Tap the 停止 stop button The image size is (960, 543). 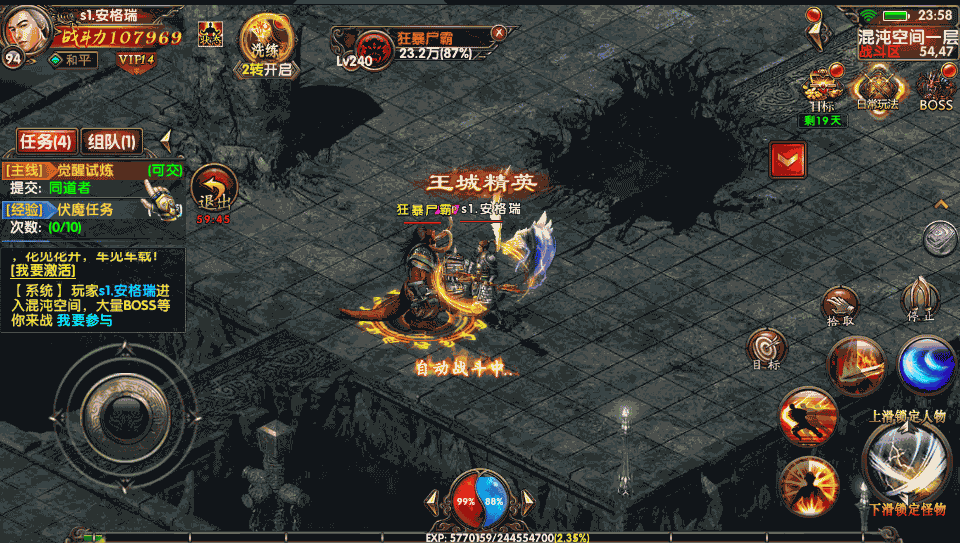click(x=920, y=298)
